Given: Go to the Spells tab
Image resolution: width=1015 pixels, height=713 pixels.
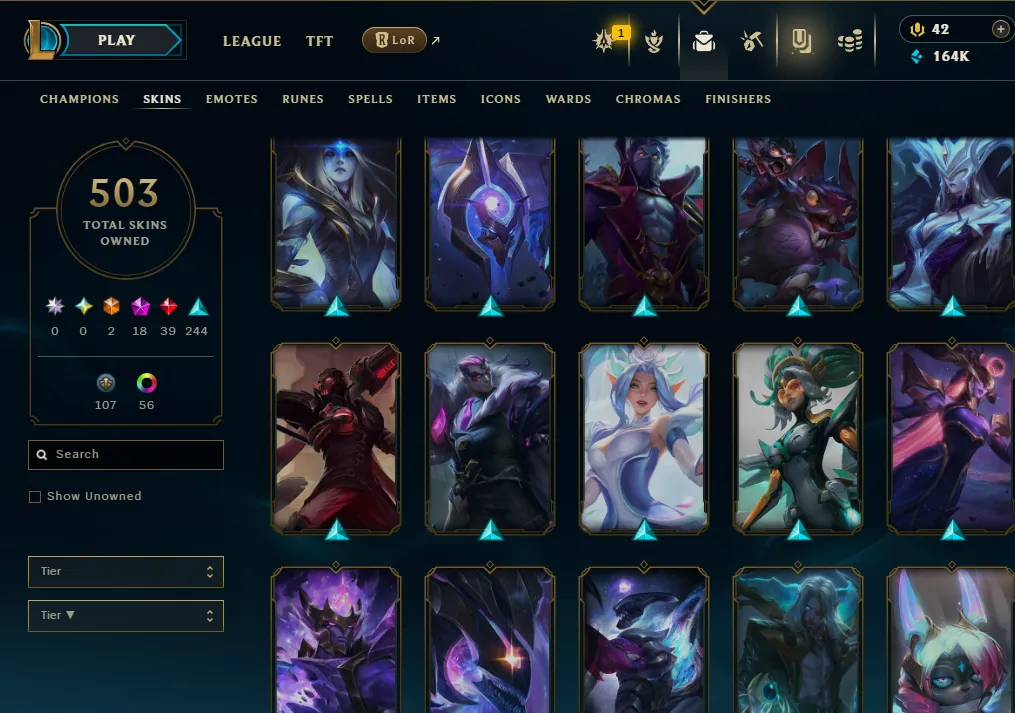Looking at the screenshot, I should tap(370, 99).
